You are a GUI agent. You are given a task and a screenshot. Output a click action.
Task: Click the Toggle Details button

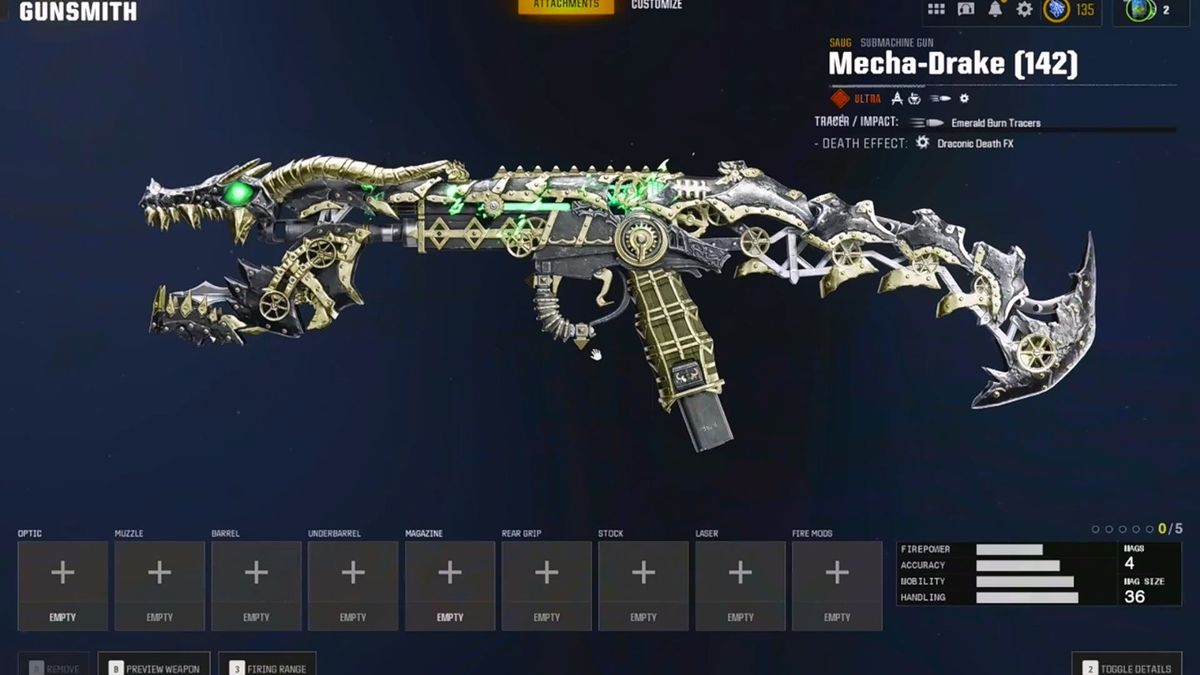(x=1127, y=667)
